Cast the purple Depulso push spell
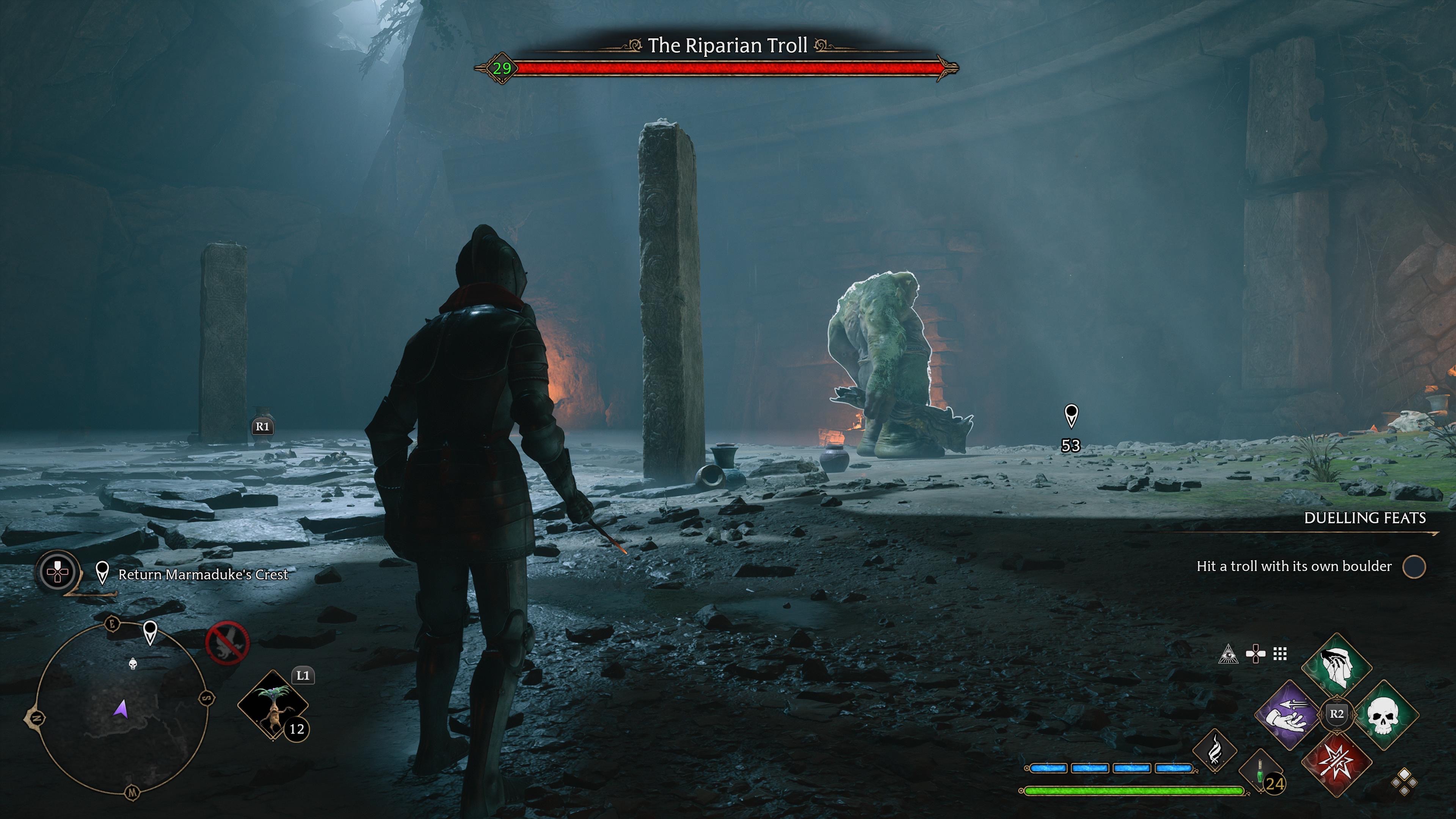Screen dimensions: 1456x819 tap(1288, 714)
